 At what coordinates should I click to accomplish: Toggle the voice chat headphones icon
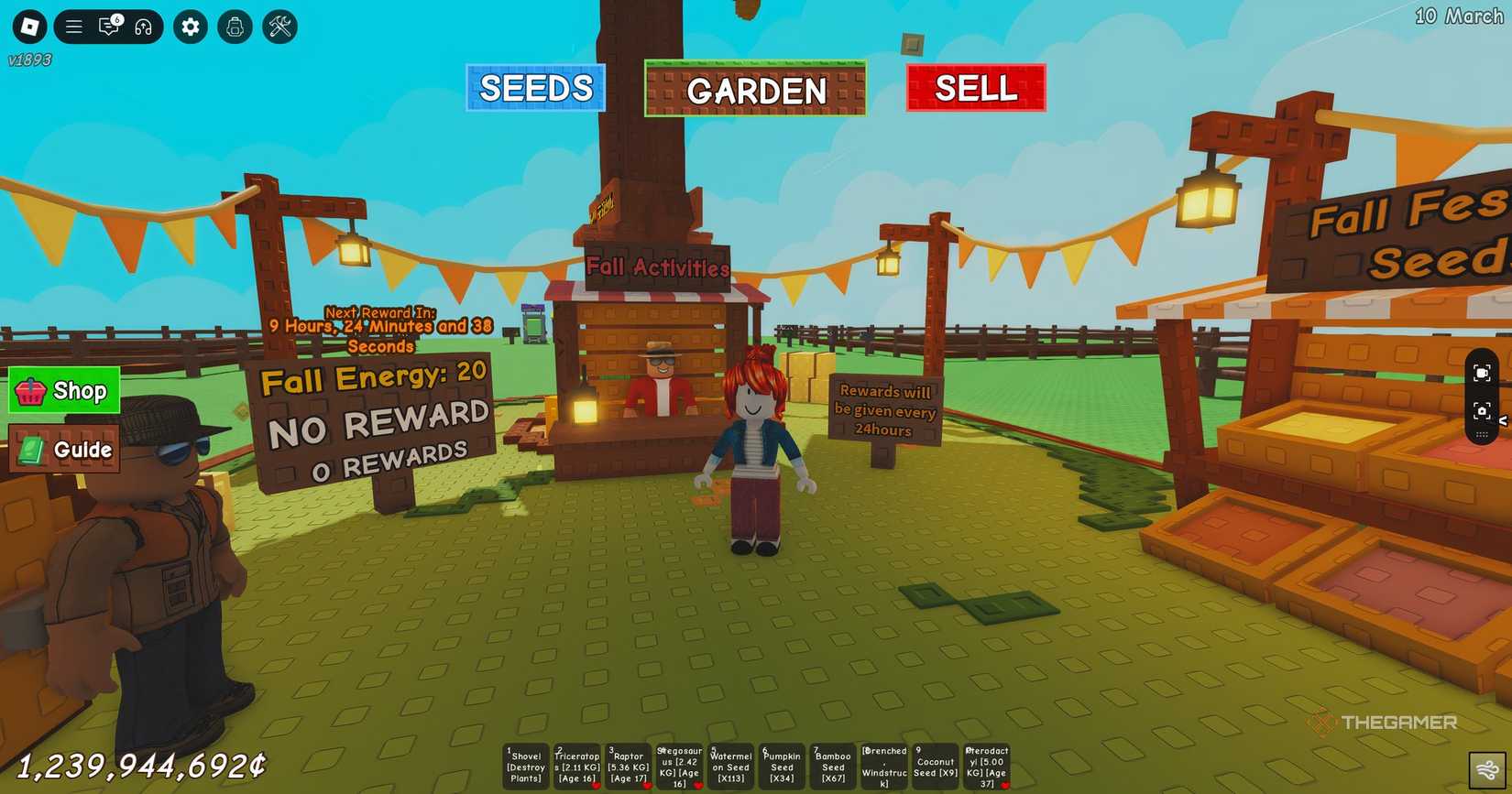(x=145, y=27)
